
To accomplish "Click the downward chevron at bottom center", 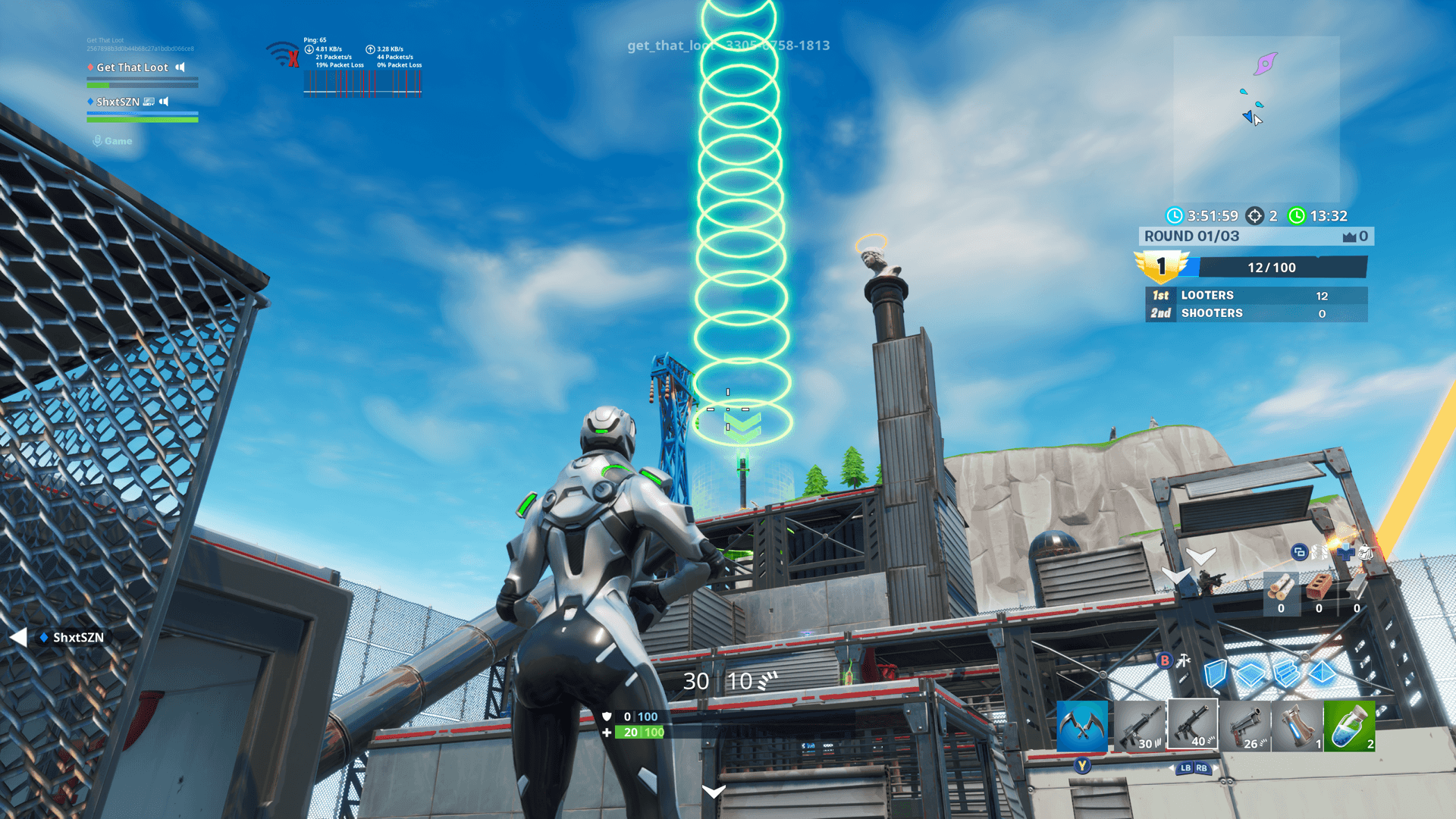I will coord(714,792).
